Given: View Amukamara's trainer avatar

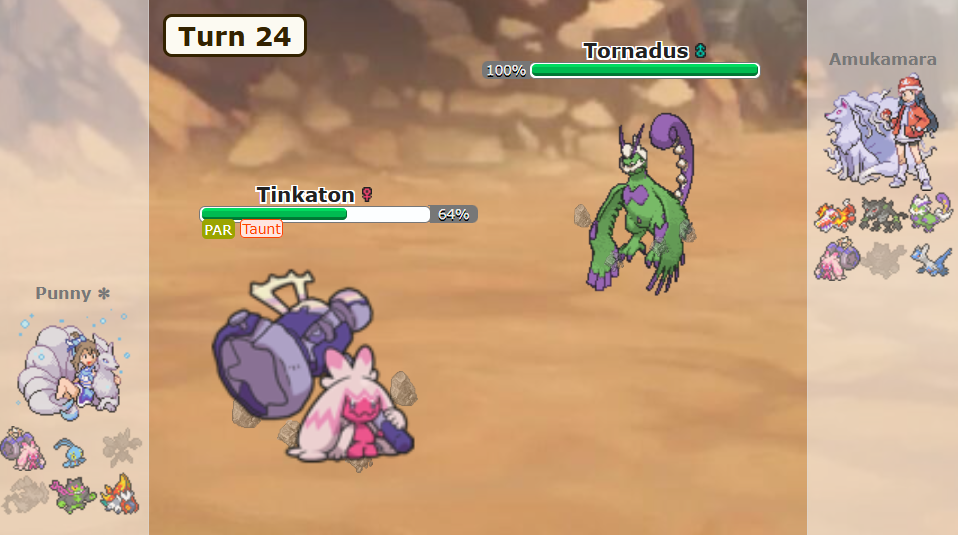Looking at the screenshot, I should click(882, 134).
